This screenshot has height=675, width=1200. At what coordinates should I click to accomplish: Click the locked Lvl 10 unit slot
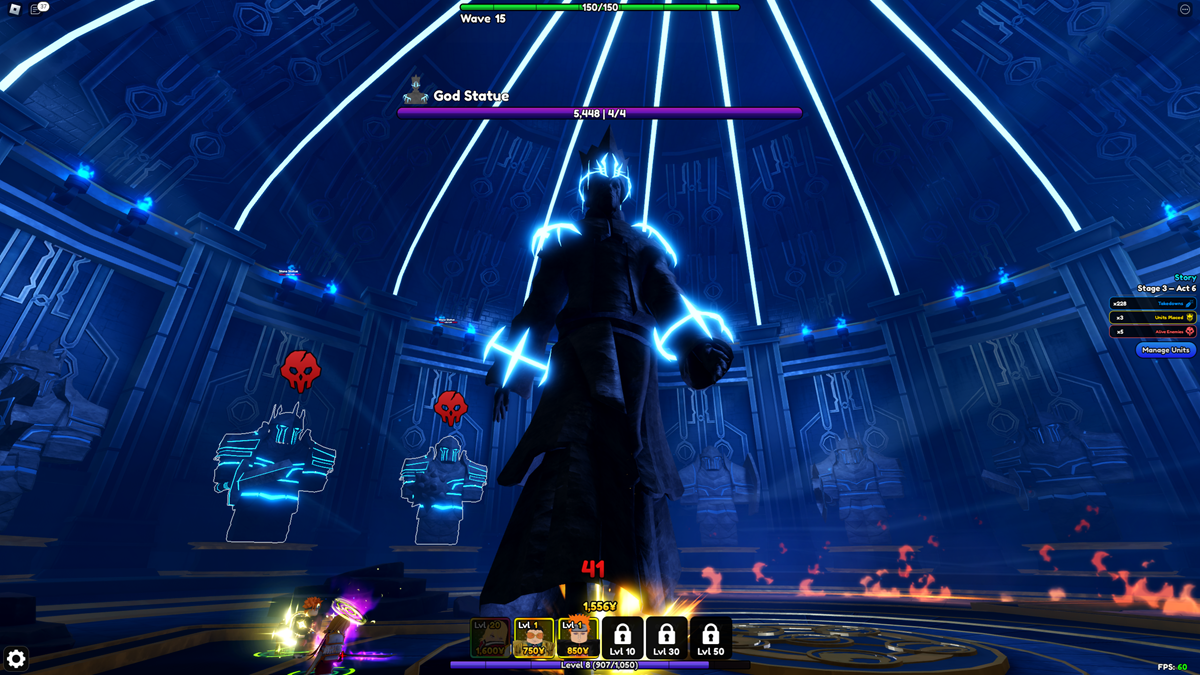[x=622, y=637]
